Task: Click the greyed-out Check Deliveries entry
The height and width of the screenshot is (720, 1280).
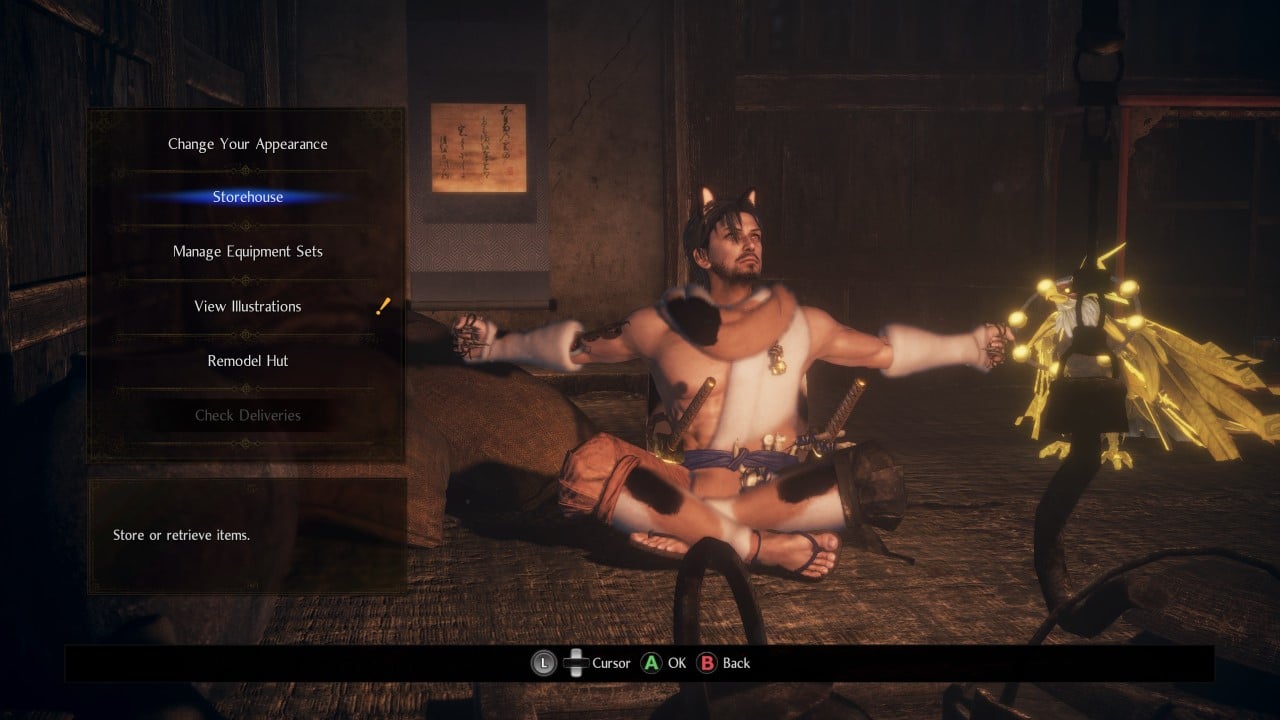Action: 247,415
